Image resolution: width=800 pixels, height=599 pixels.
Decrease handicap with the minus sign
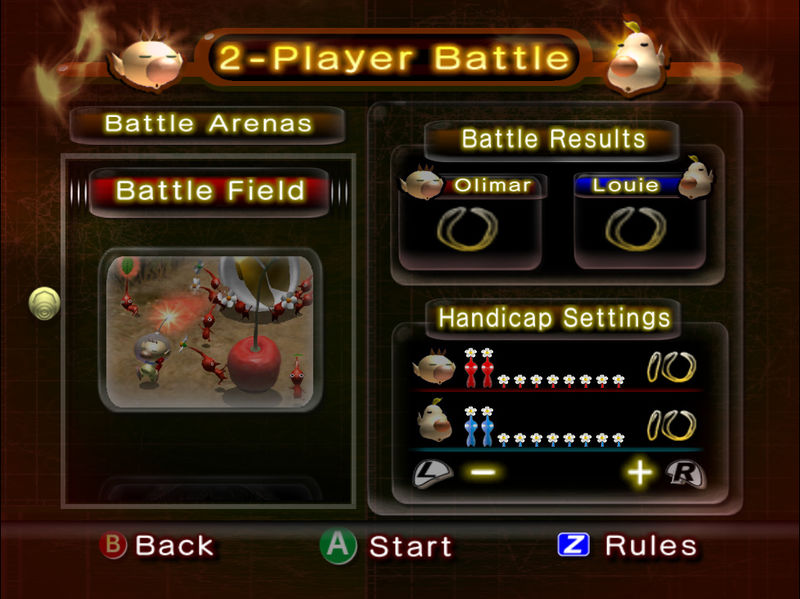(484, 472)
